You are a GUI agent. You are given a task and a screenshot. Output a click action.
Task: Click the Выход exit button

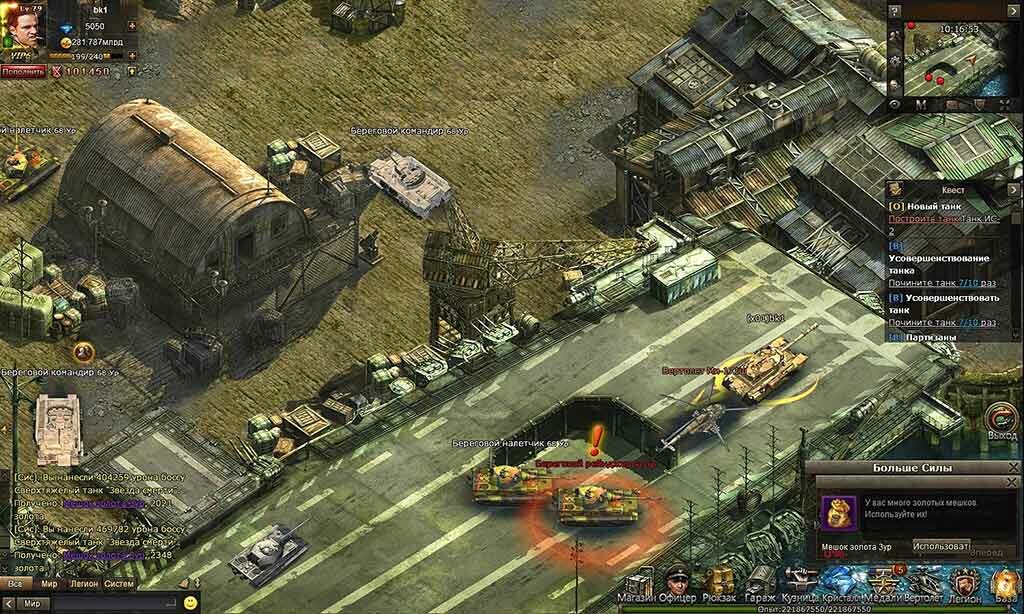pos(1001,422)
